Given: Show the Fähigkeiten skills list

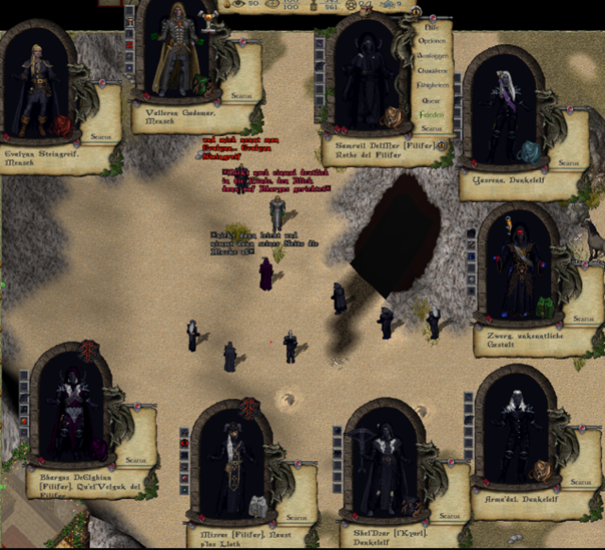Looking at the screenshot, I should click(432, 86).
